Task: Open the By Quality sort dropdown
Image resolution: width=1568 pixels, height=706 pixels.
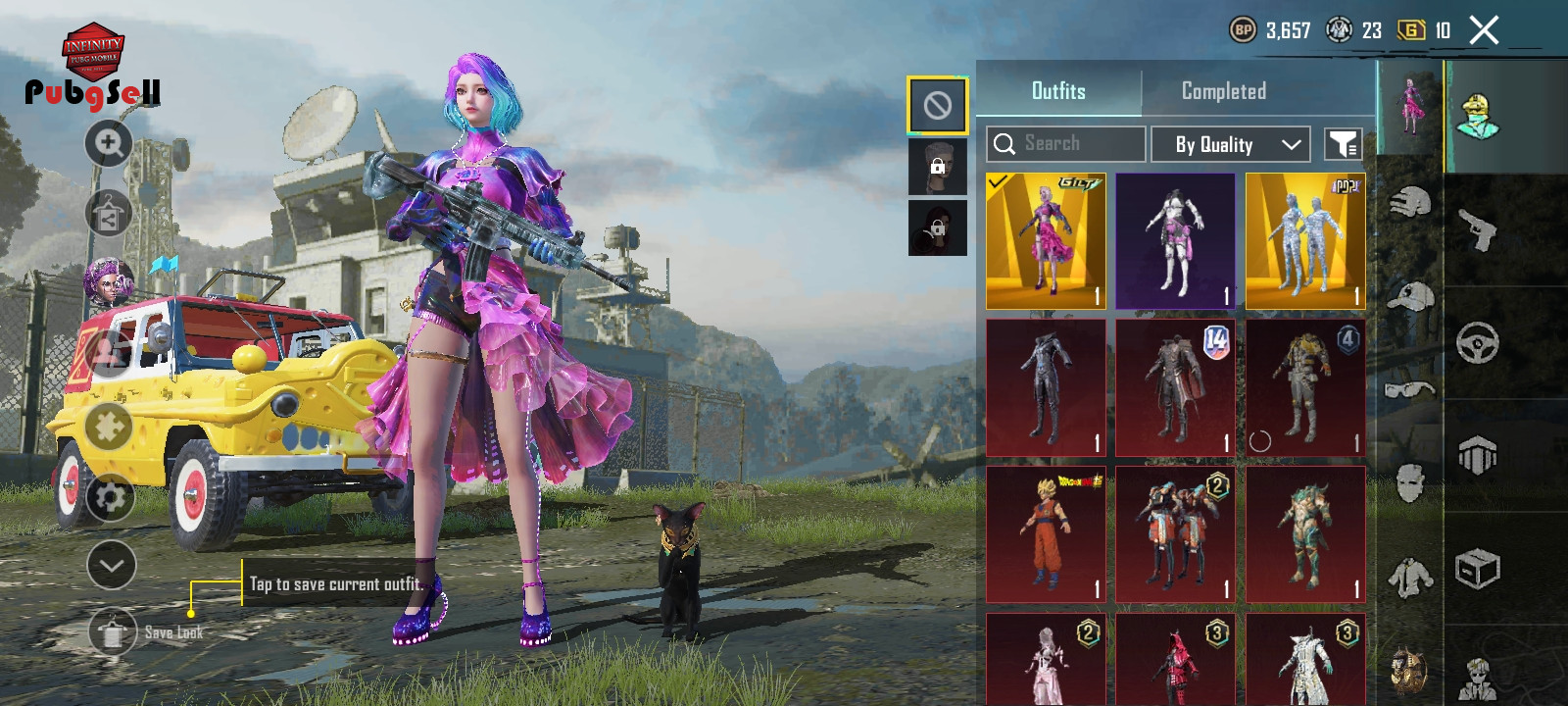Action: click(1230, 144)
